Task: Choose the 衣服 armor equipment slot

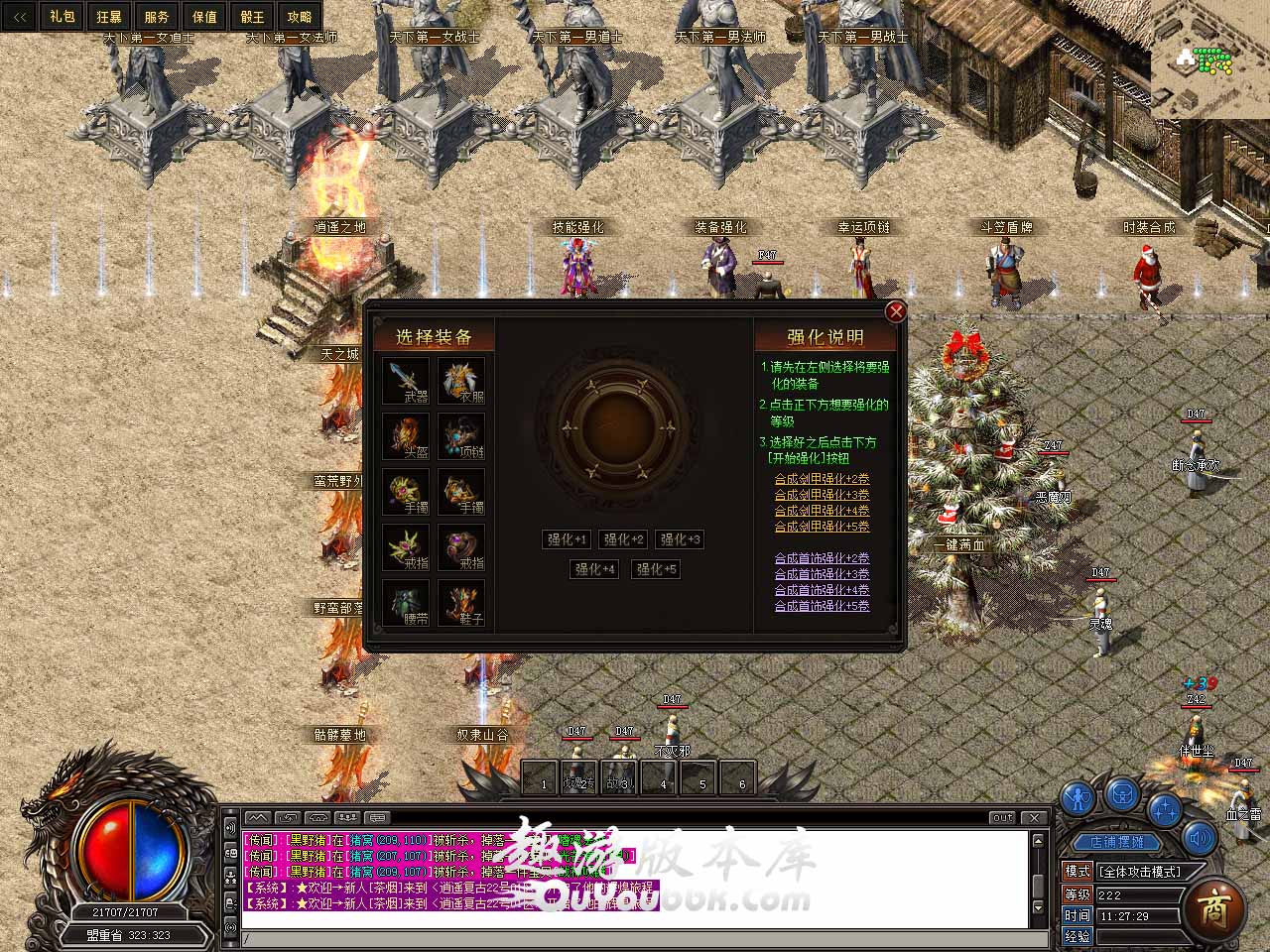Action: tap(461, 381)
